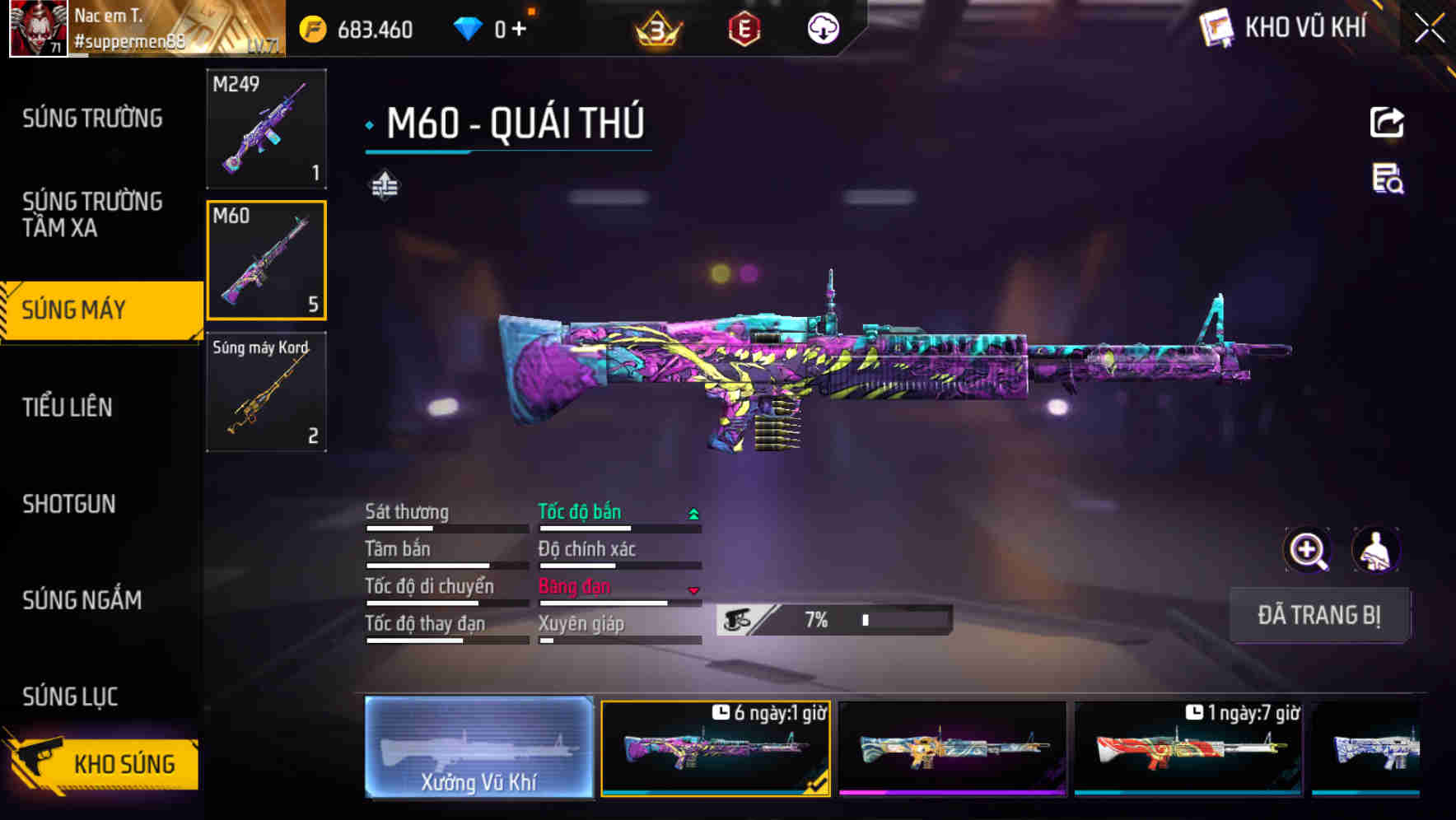Close the weapon armory screen

point(1429,29)
